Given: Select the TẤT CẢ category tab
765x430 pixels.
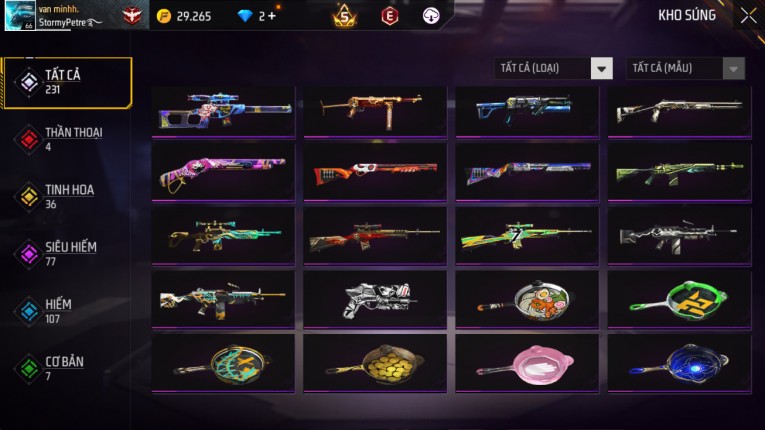Looking at the screenshot, I should click(x=66, y=82).
